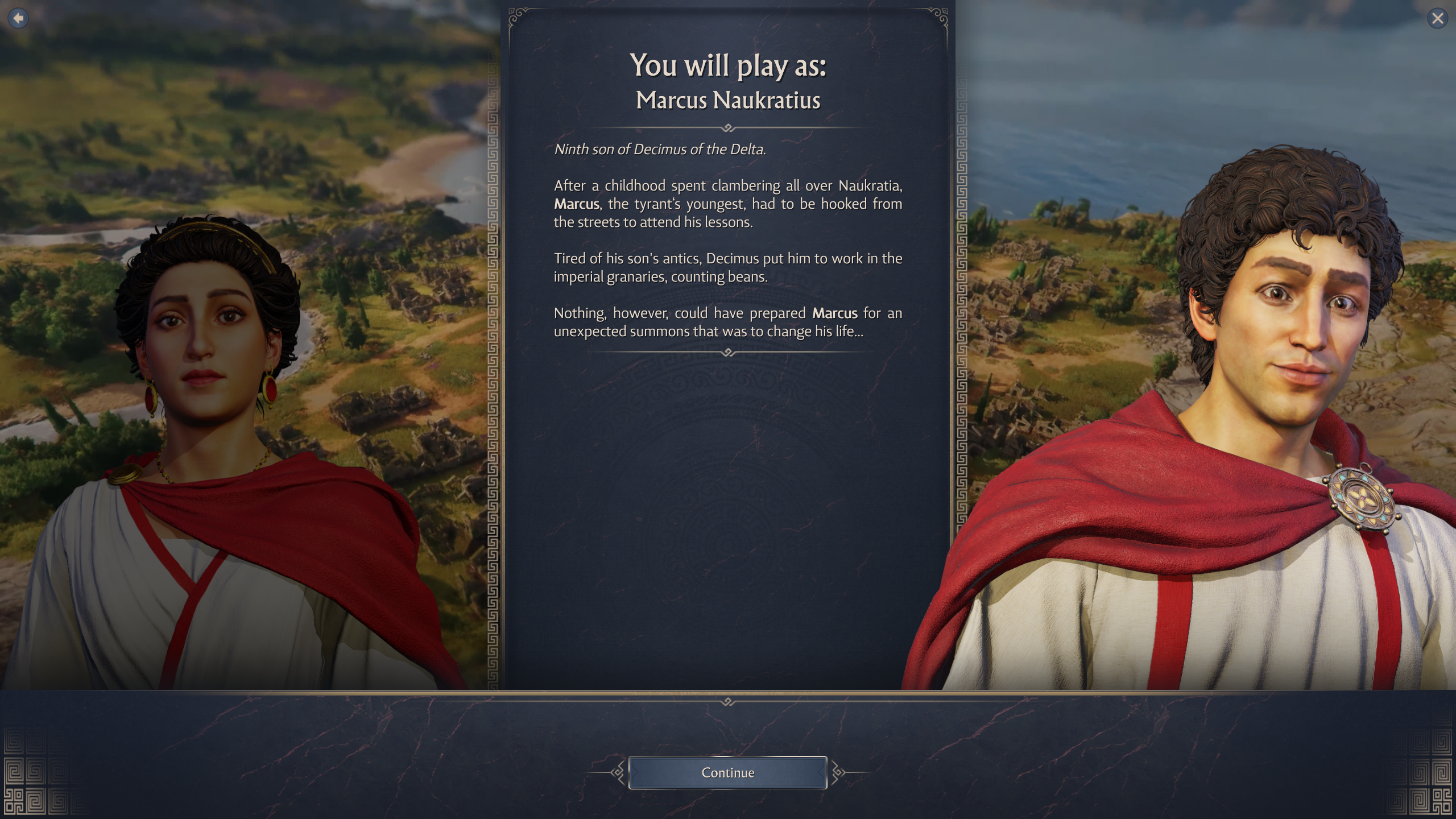Close the character introduction screen with the X

click(1438, 18)
